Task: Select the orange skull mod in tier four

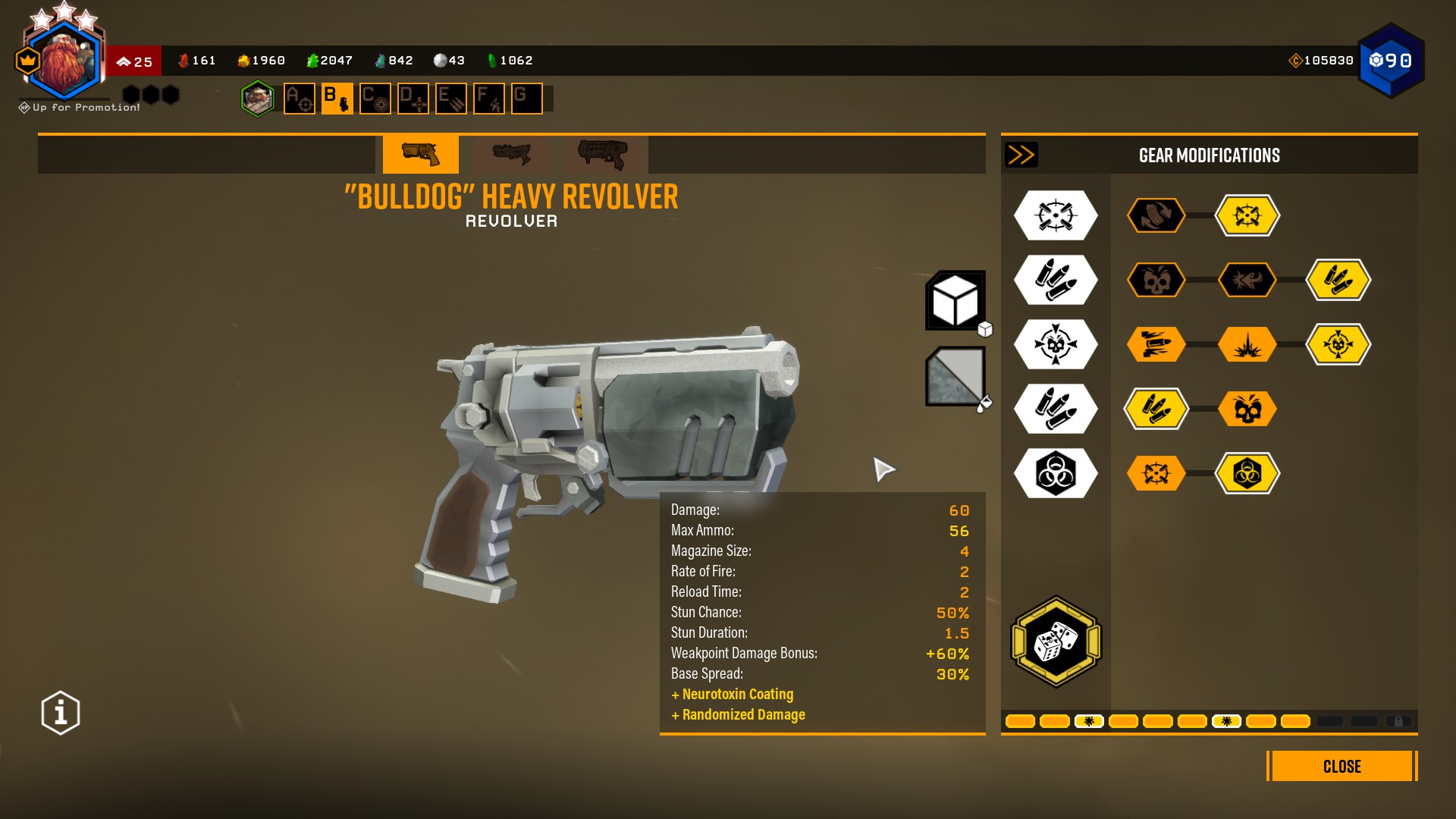Action: [1247, 409]
